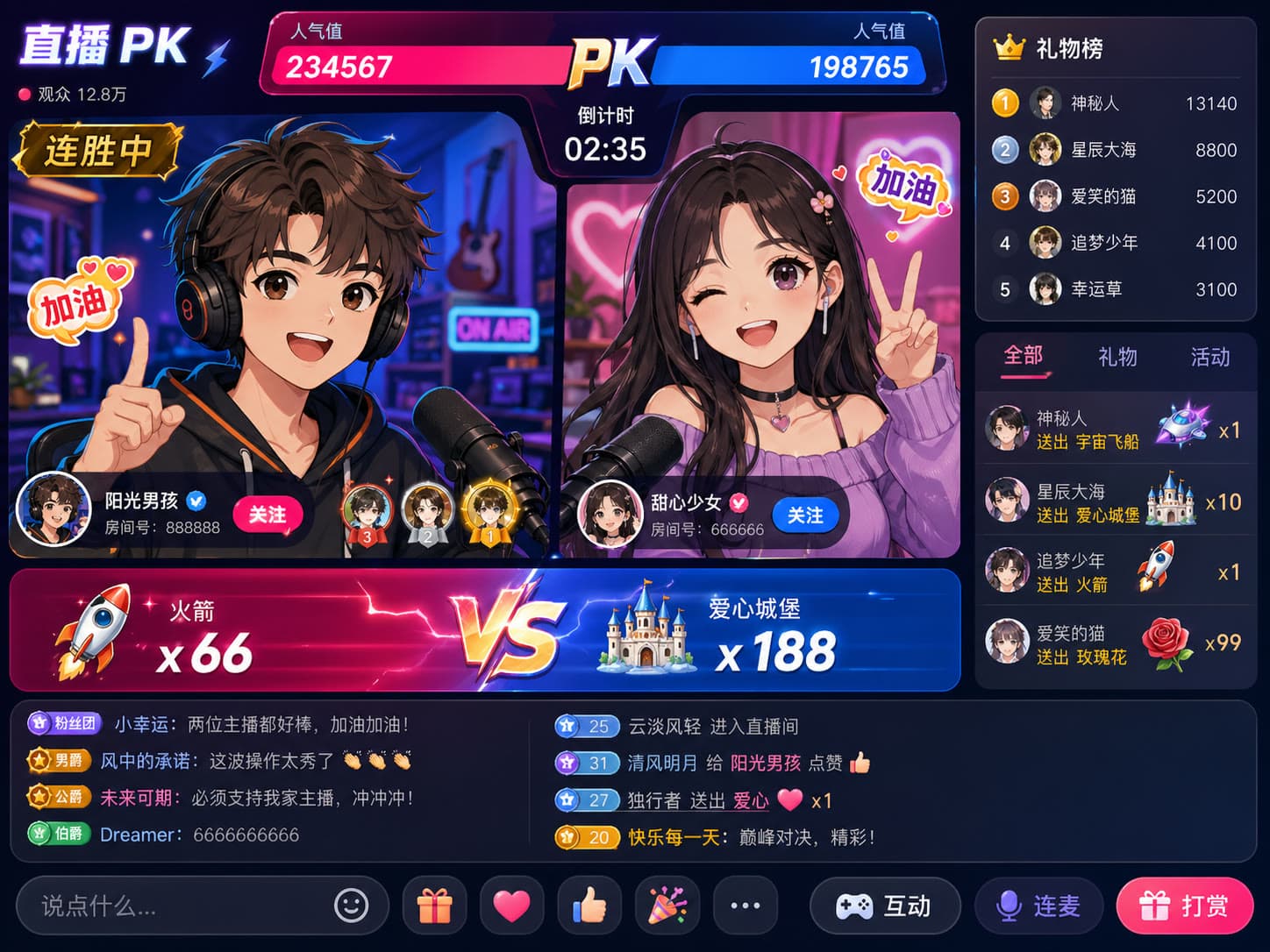Switch to the 活动 tab
Viewport: 1270px width, 952px height.
(x=1209, y=358)
